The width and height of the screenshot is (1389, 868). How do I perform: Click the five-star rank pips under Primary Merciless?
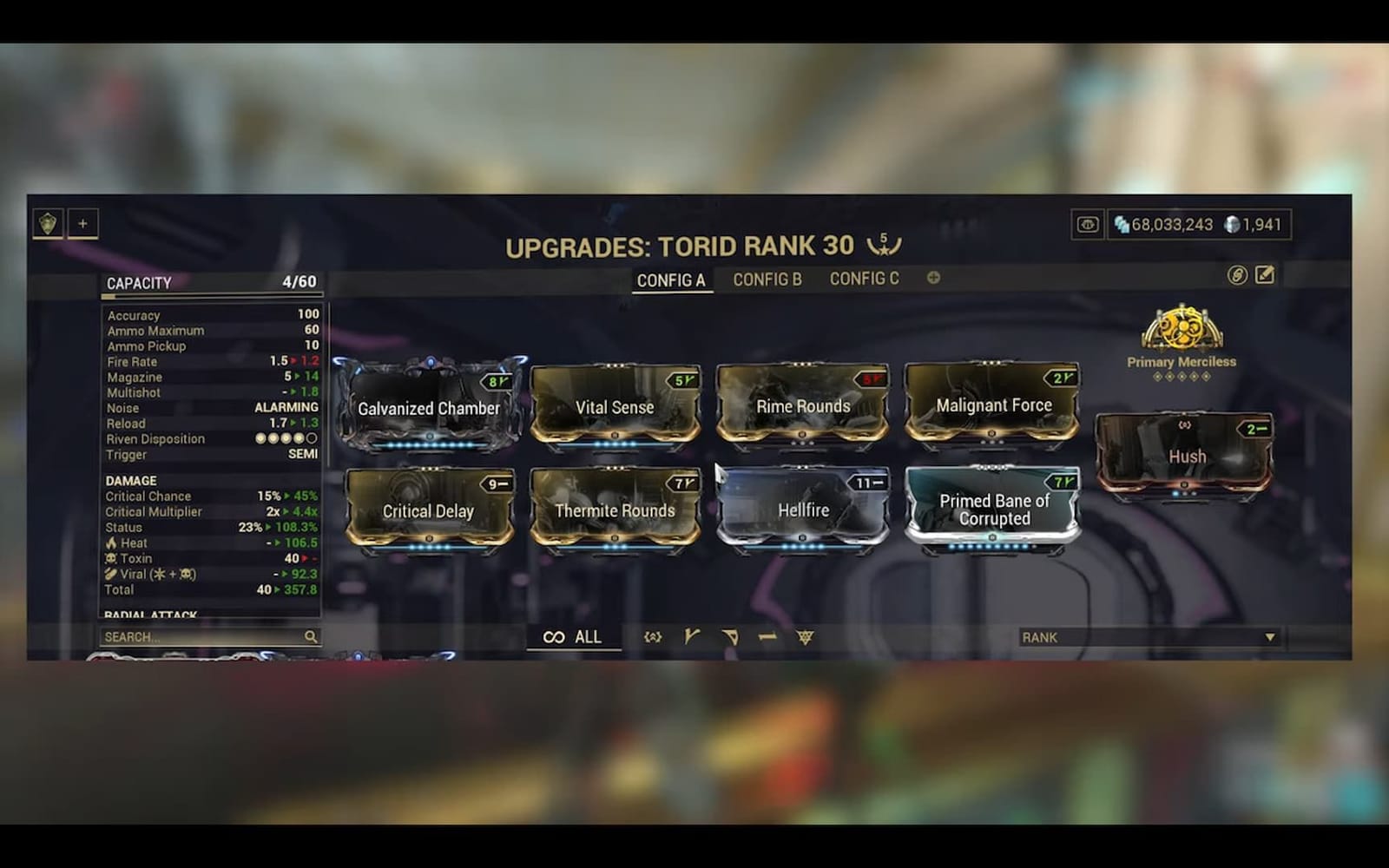click(x=1181, y=376)
